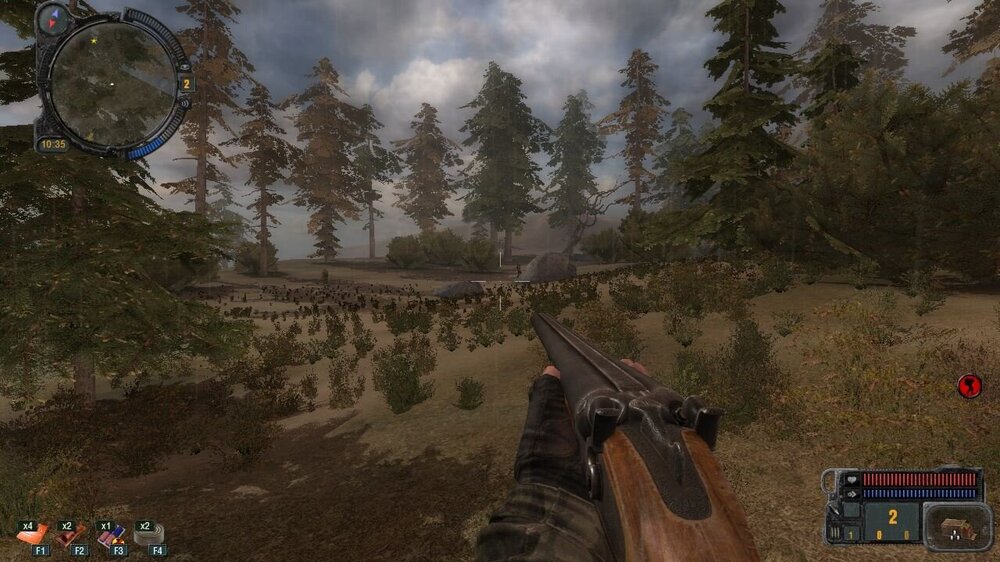Viewport: 1000px width, 562px height.
Task: Click the compass above the minimap
Action: click(53, 17)
